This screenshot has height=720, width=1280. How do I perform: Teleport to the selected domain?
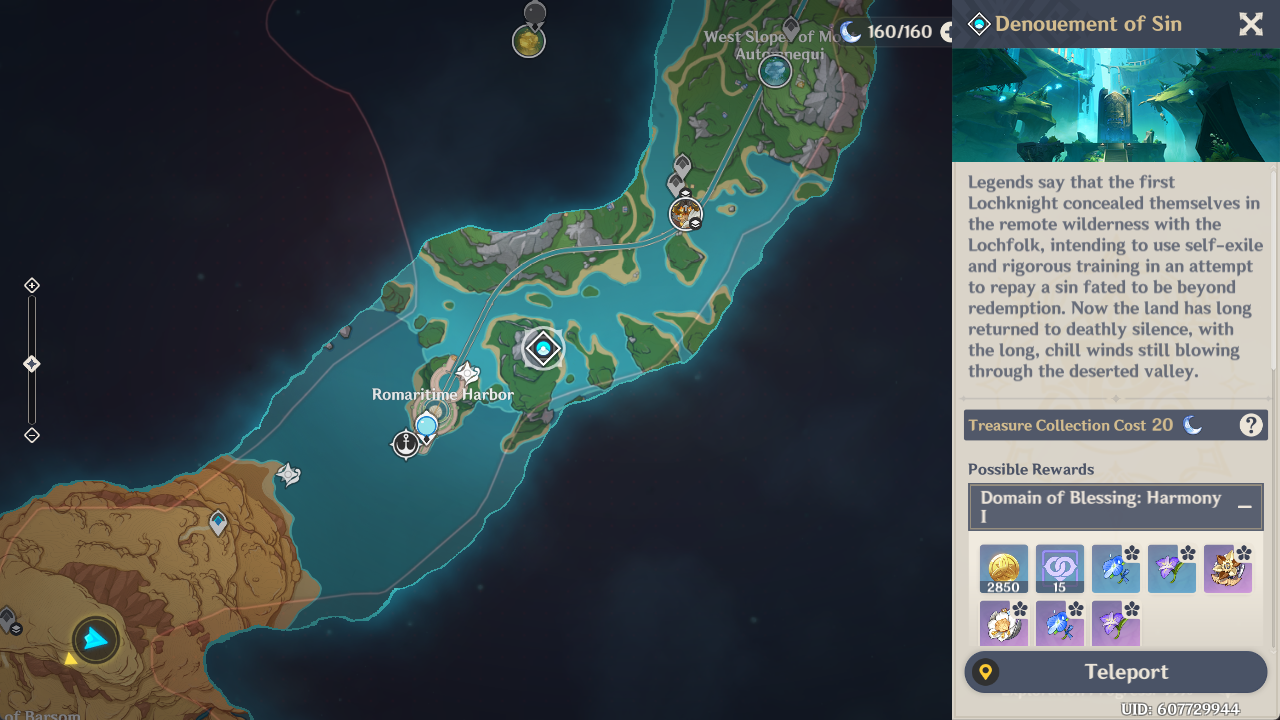pyautogui.click(x=1115, y=672)
